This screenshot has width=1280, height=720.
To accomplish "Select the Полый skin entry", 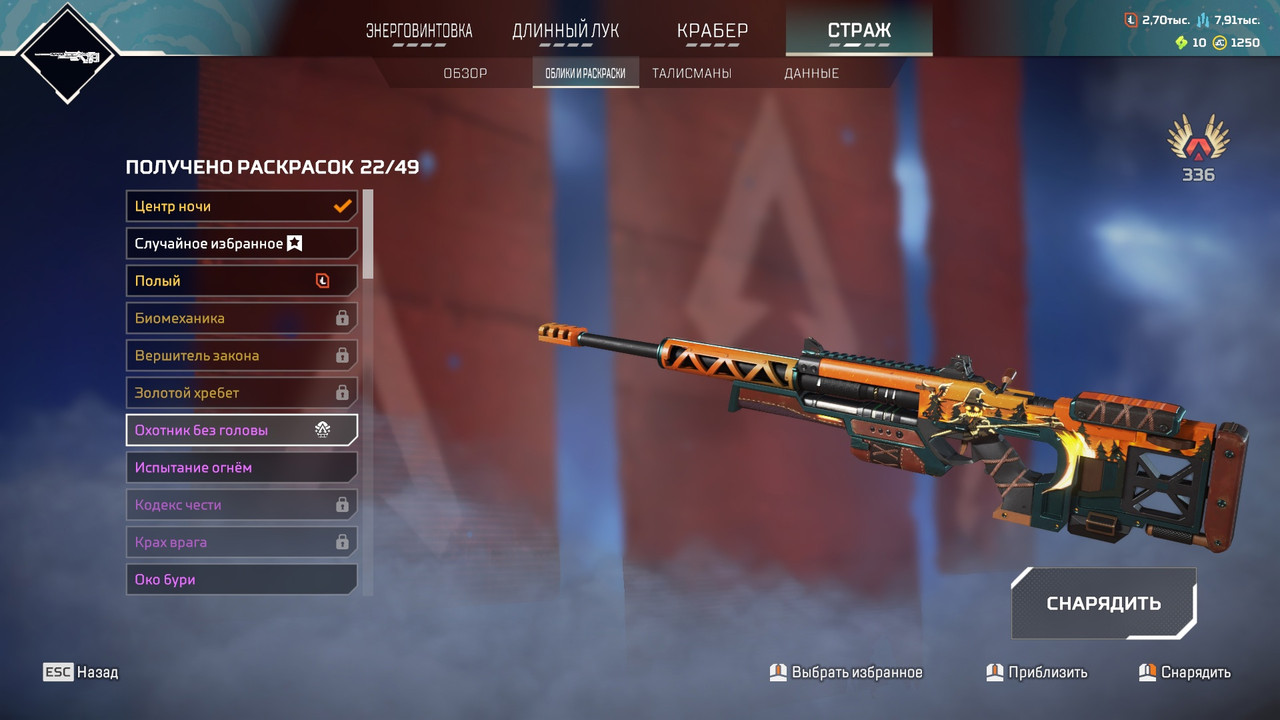I will pyautogui.click(x=241, y=281).
